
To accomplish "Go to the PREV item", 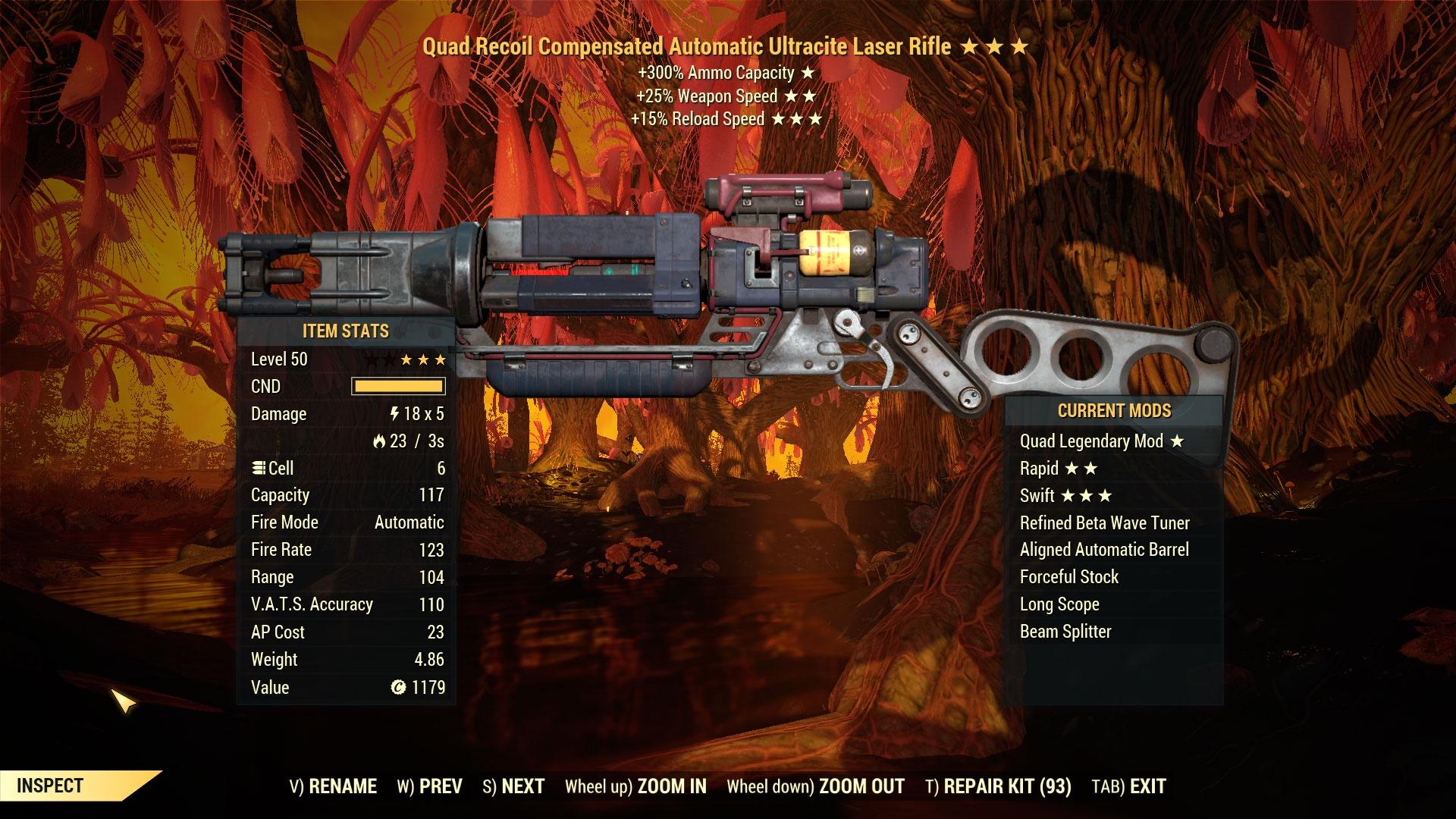I will tap(429, 786).
